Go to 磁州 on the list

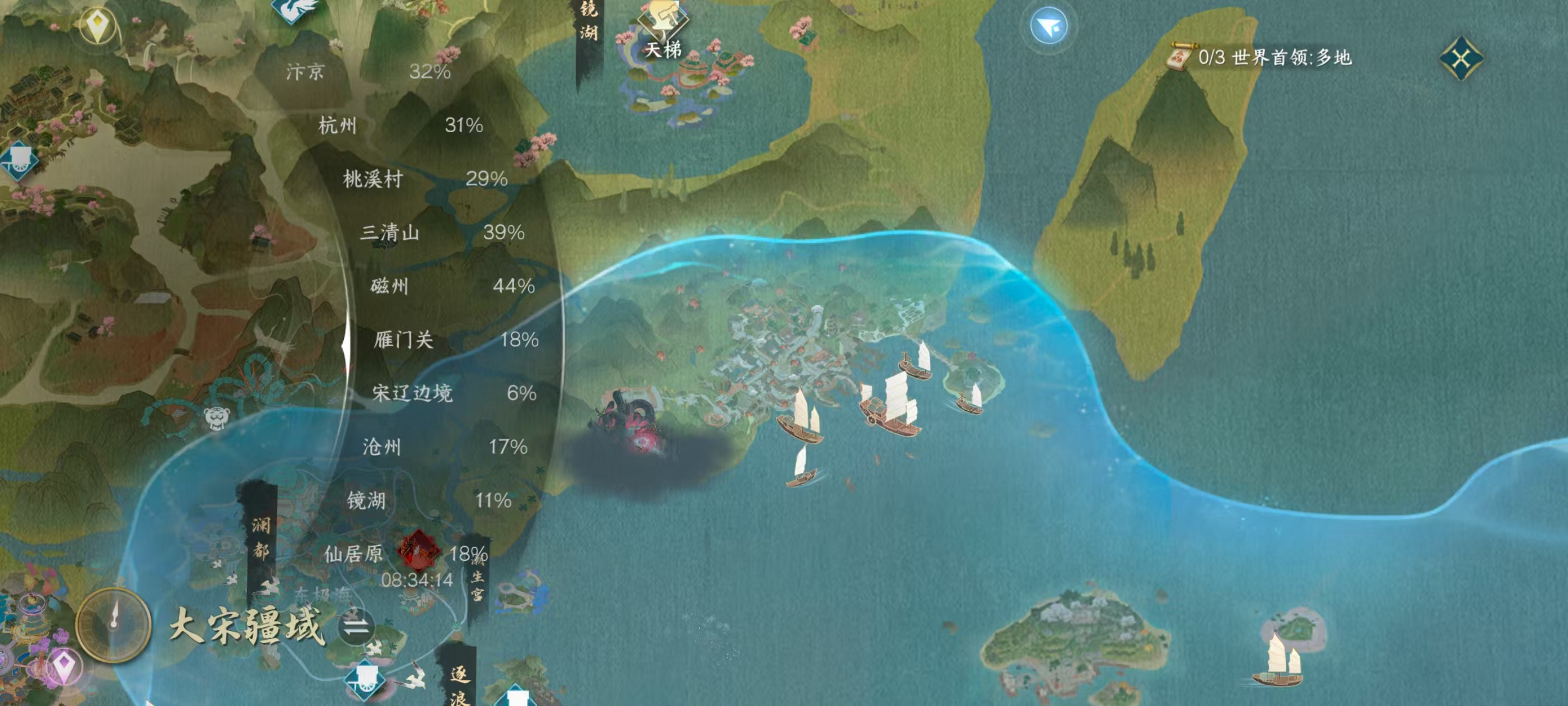(x=390, y=286)
